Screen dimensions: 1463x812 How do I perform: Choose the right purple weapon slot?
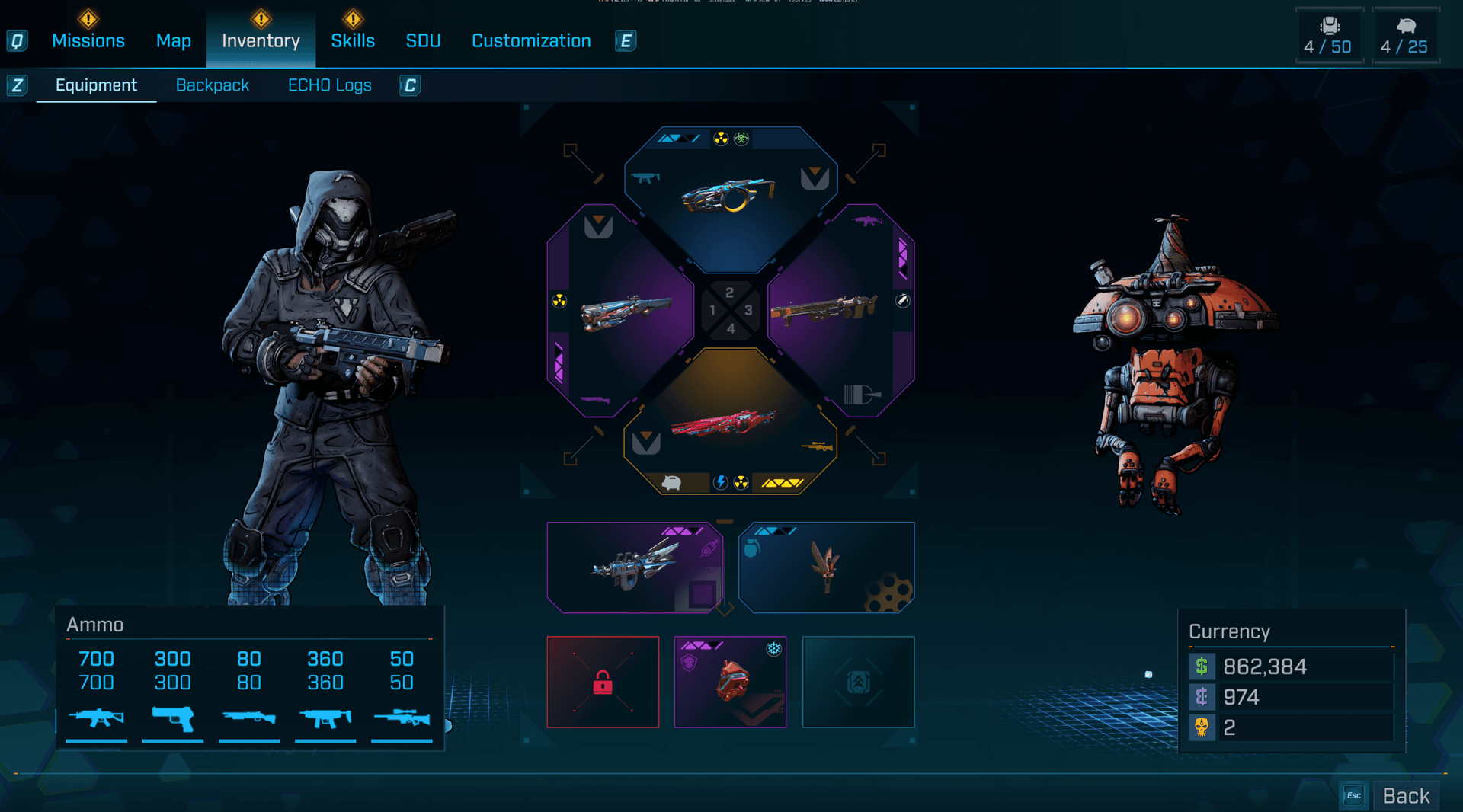[838, 311]
